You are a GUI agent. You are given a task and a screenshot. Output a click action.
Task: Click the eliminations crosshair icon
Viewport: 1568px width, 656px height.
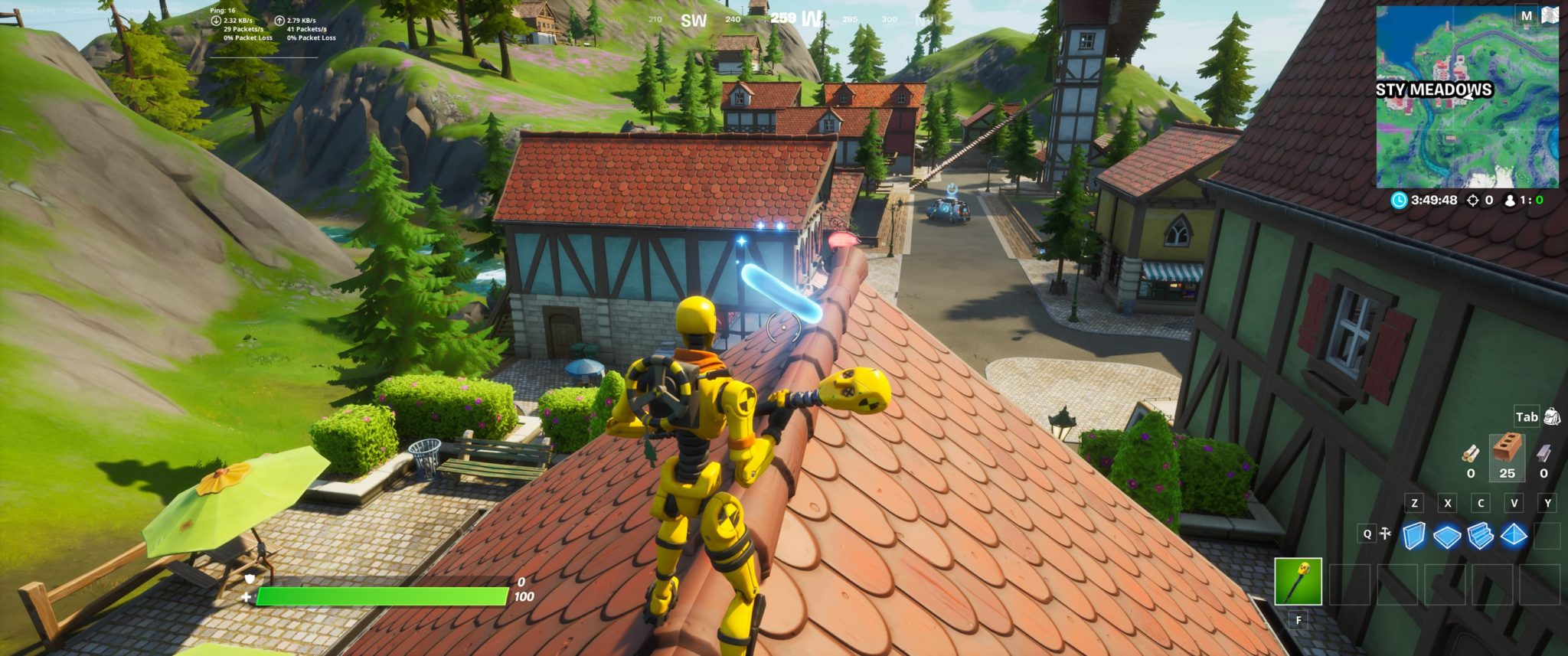pyautogui.click(x=1472, y=200)
